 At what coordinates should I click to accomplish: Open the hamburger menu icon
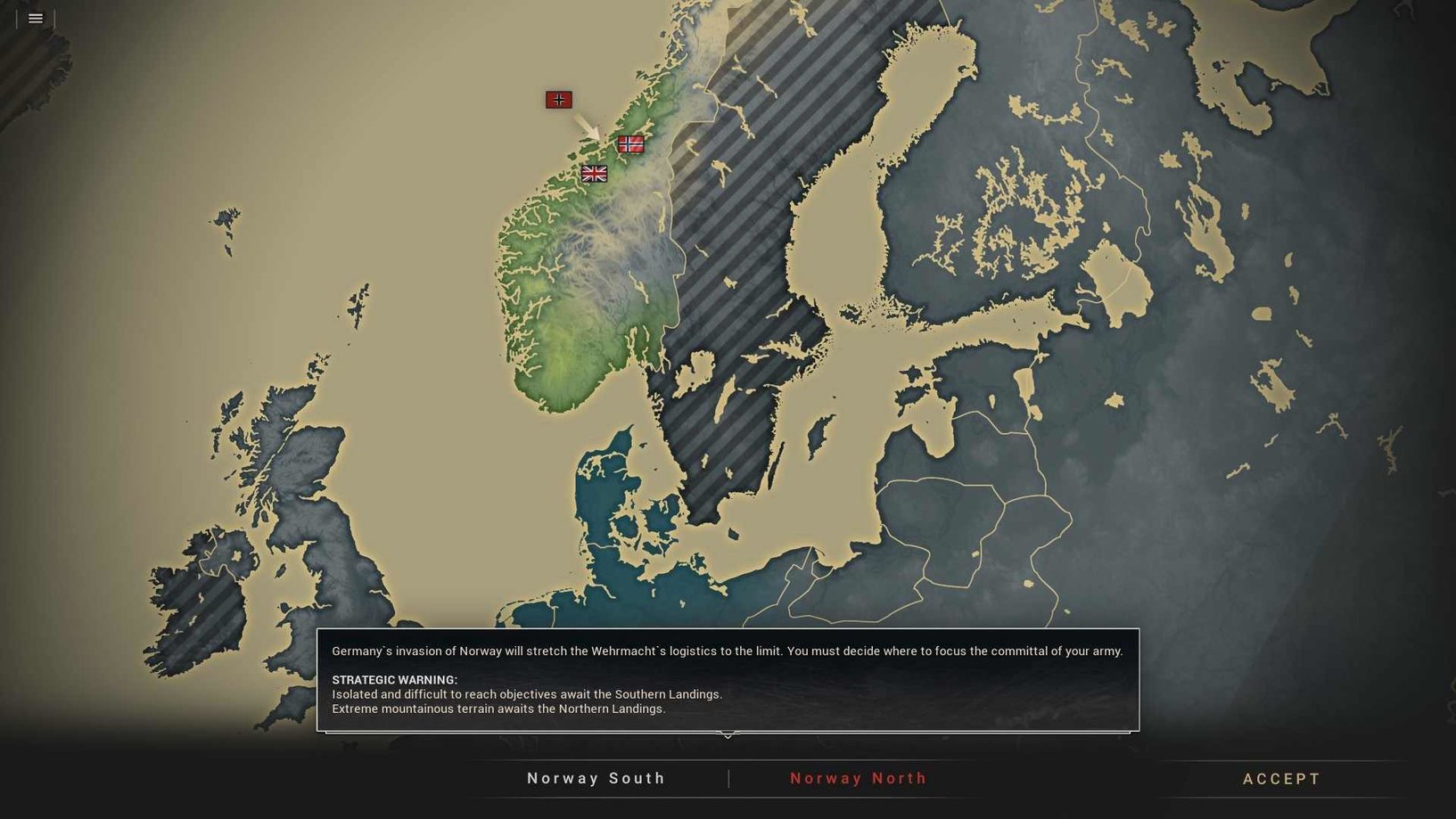(36, 18)
